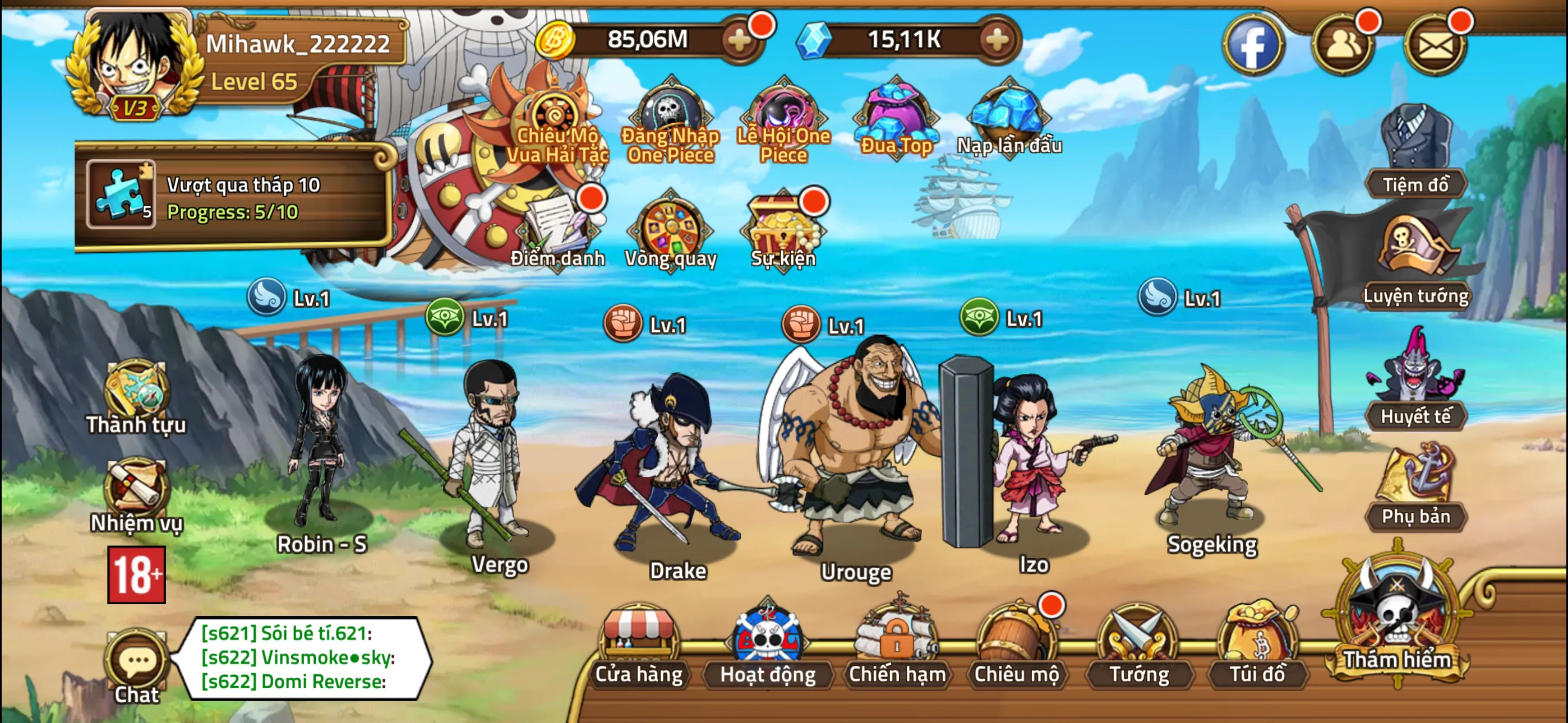This screenshot has height=723, width=1568.
Task: Open the Chiêu mộ recruit barrel
Action: click(x=1016, y=645)
